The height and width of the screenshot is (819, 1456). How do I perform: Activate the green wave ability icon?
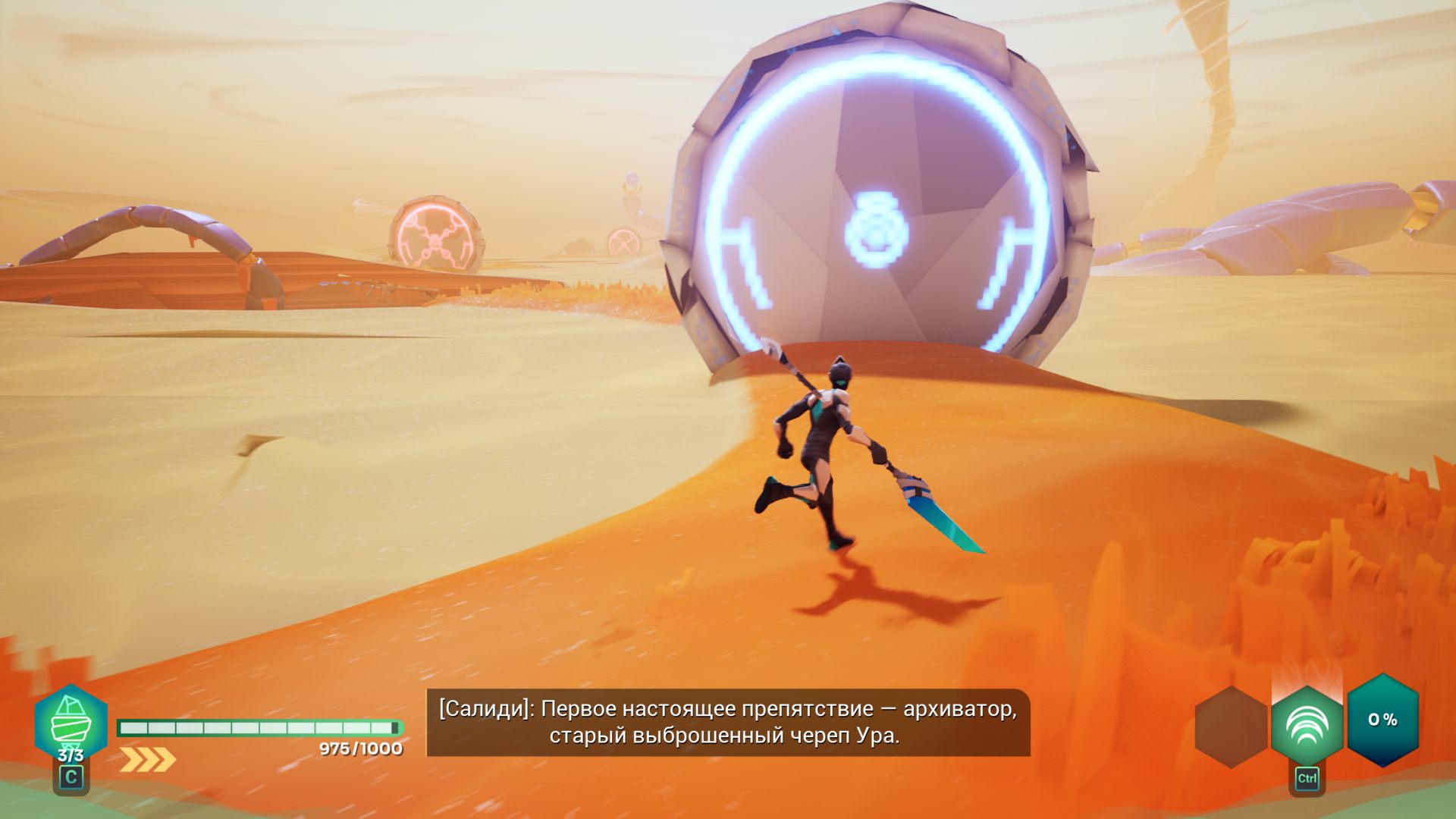pos(1307,726)
